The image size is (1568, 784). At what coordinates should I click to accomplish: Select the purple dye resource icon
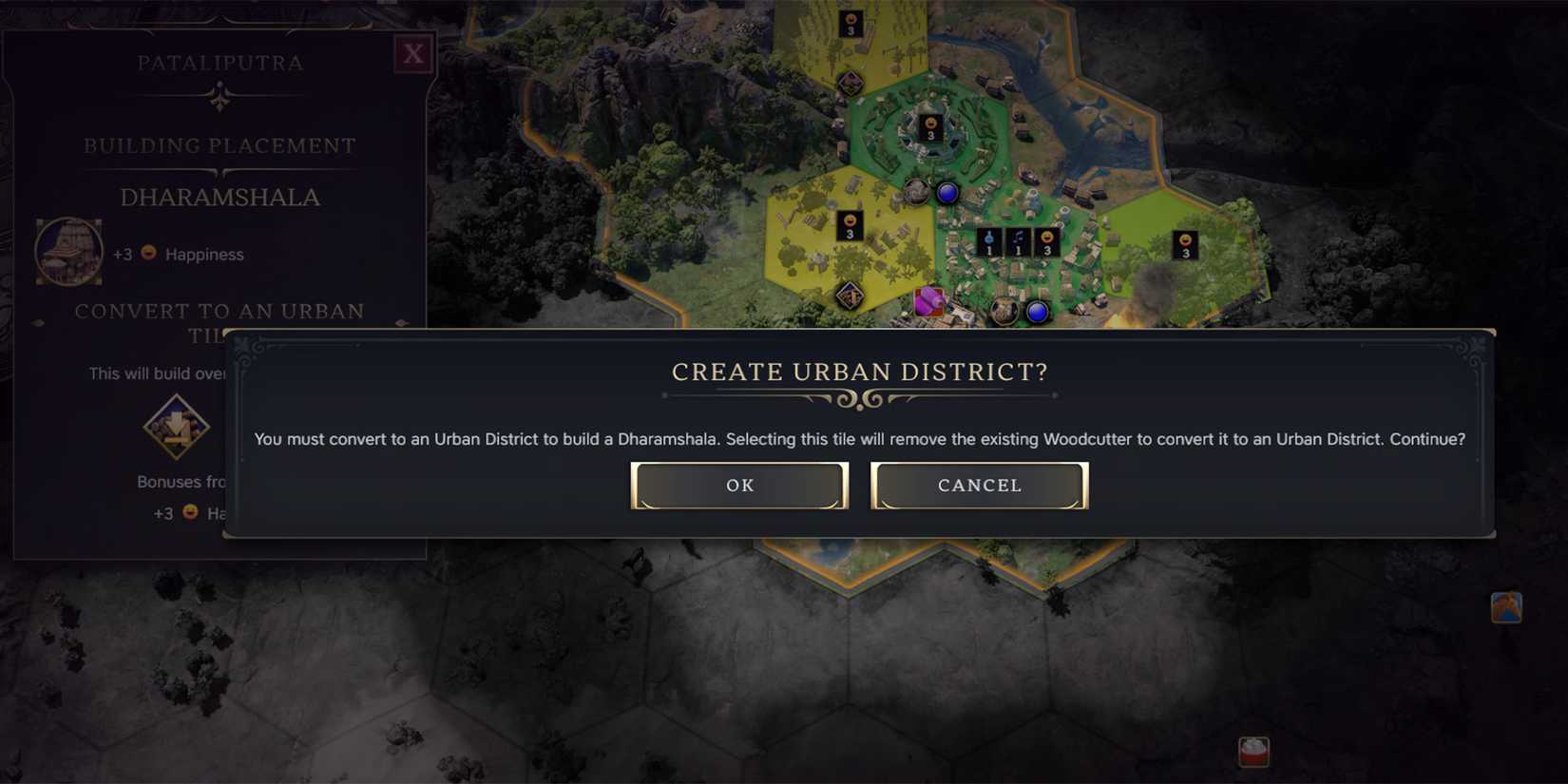coord(927,302)
